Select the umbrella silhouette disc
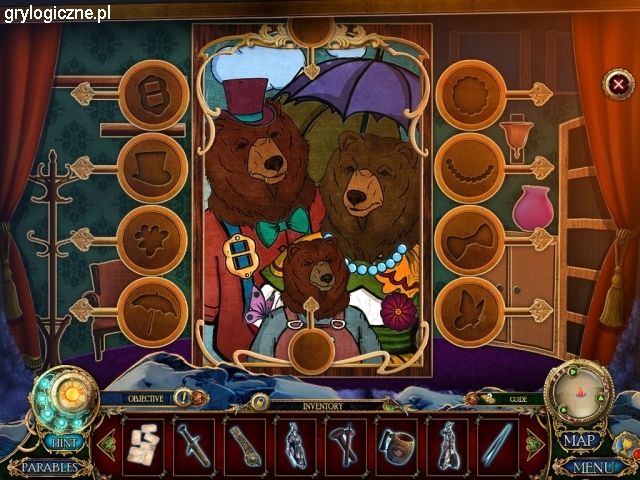 153,312
